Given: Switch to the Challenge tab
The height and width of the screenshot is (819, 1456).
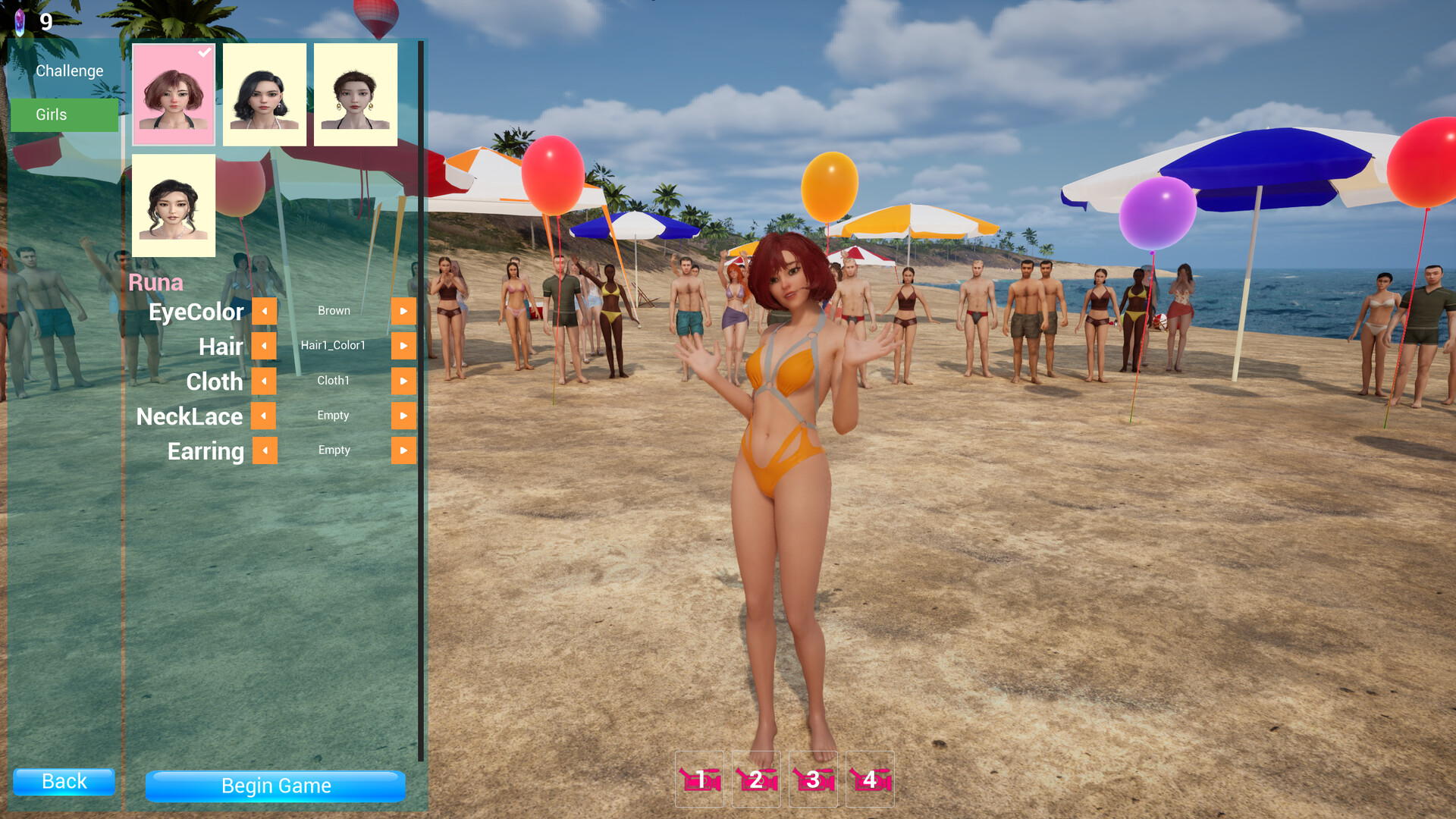Looking at the screenshot, I should (69, 70).
